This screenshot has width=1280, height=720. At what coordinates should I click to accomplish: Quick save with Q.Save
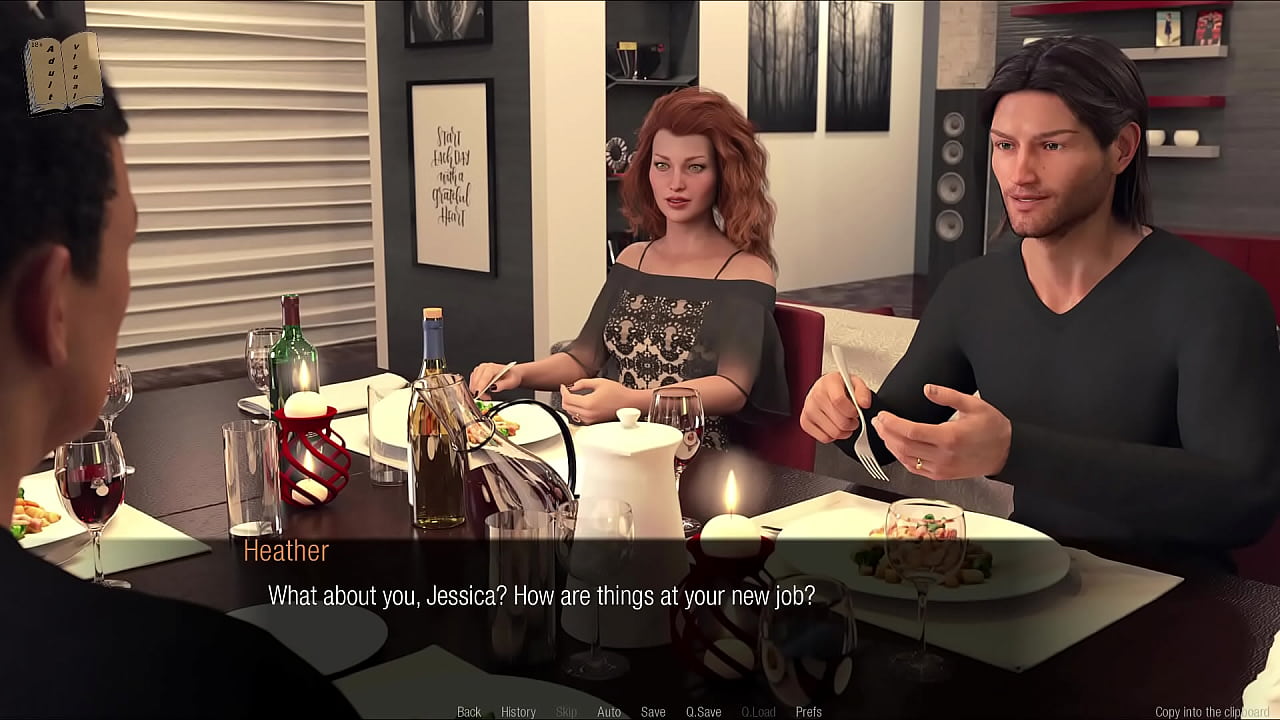point(703,712)
